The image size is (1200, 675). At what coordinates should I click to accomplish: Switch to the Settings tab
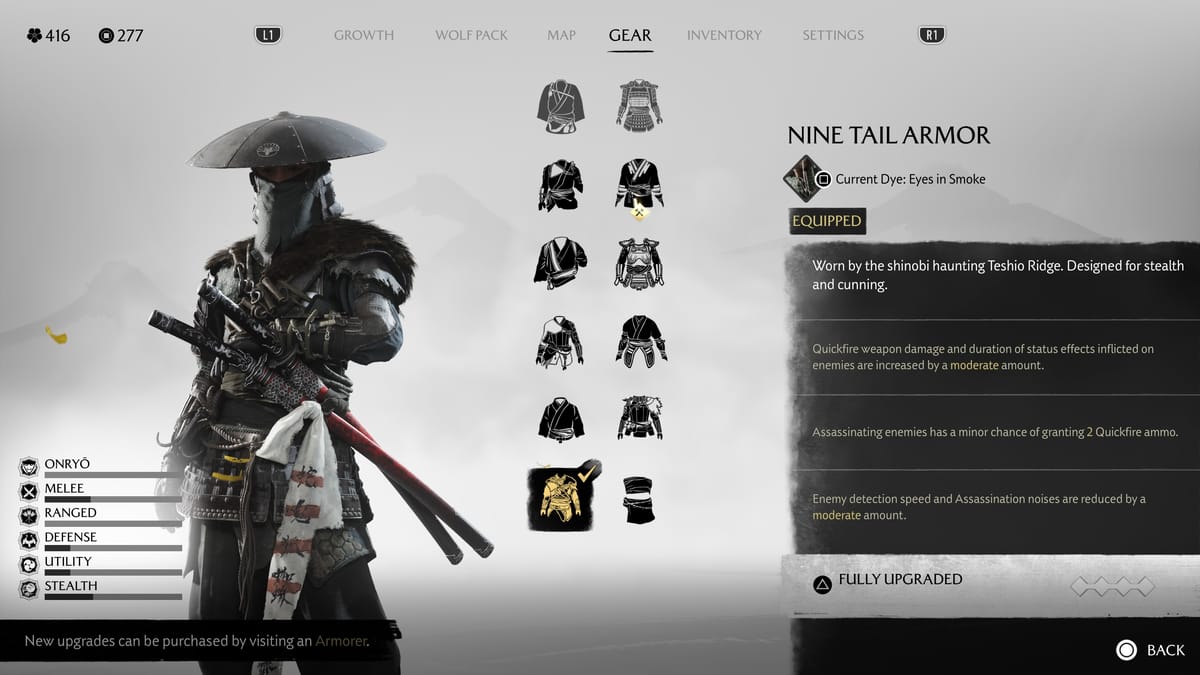click(832, 35)
